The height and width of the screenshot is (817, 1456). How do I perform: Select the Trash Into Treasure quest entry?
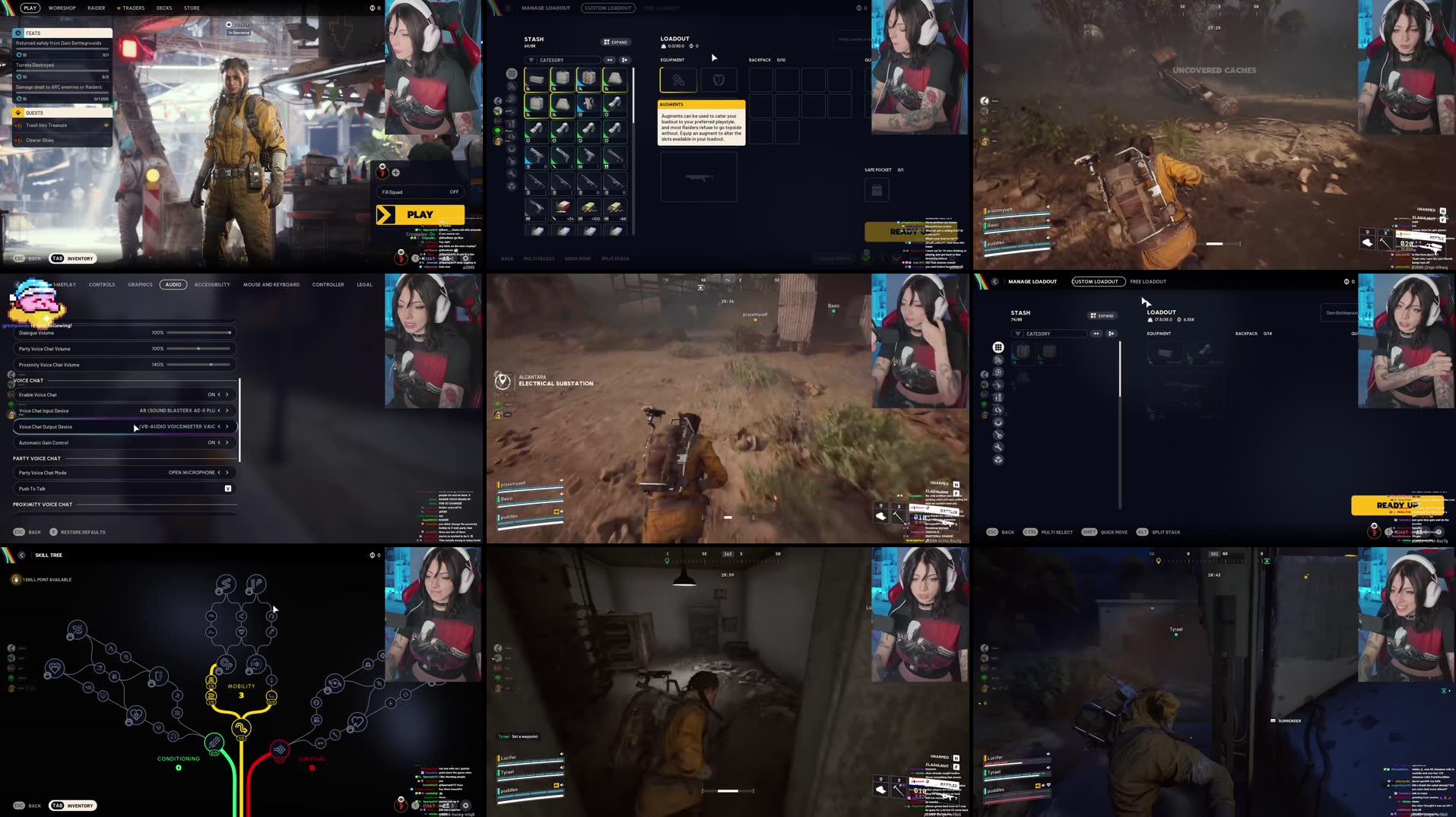[x=46, y=125]
